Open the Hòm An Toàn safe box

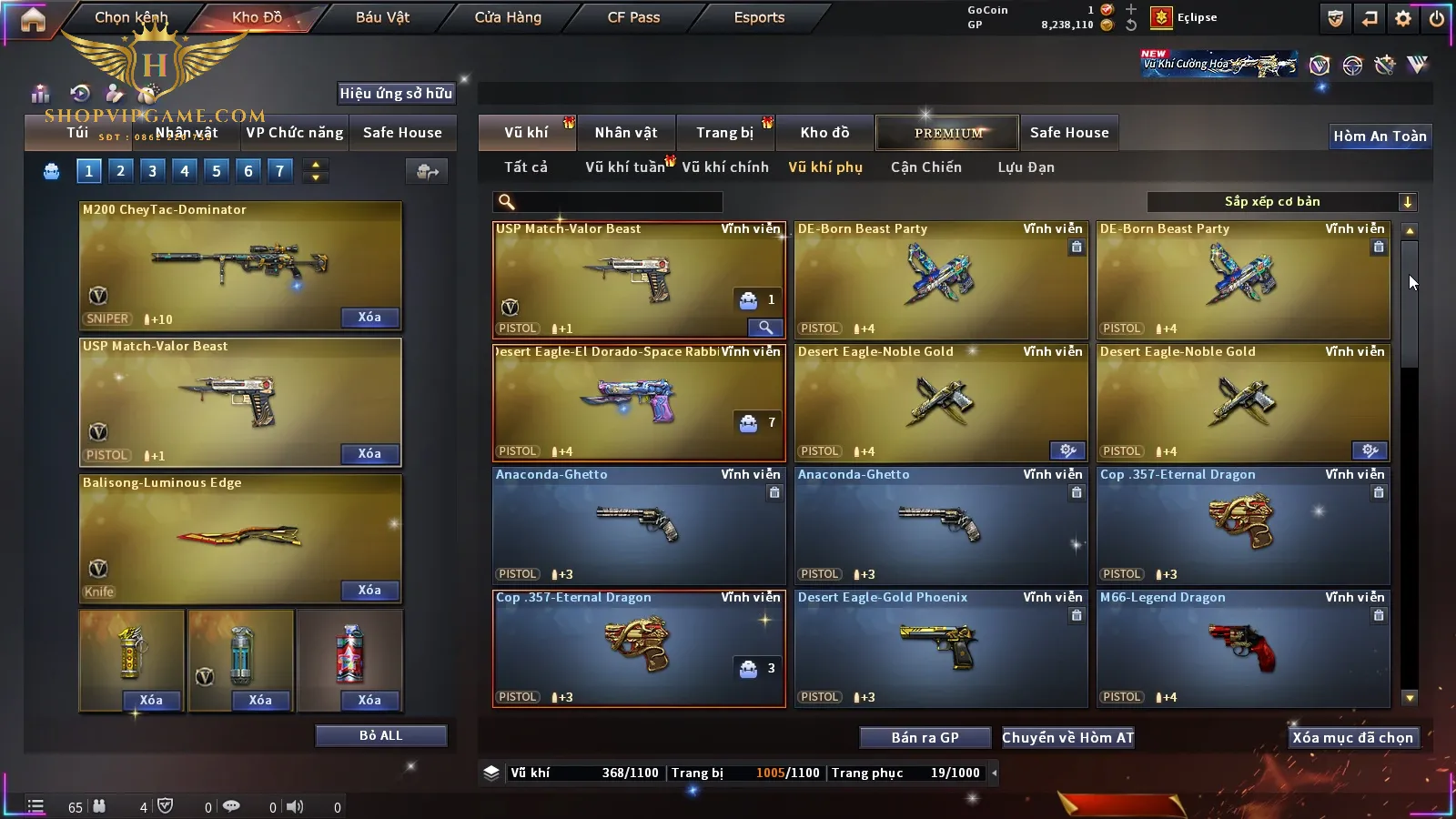tap(1380, 136)
